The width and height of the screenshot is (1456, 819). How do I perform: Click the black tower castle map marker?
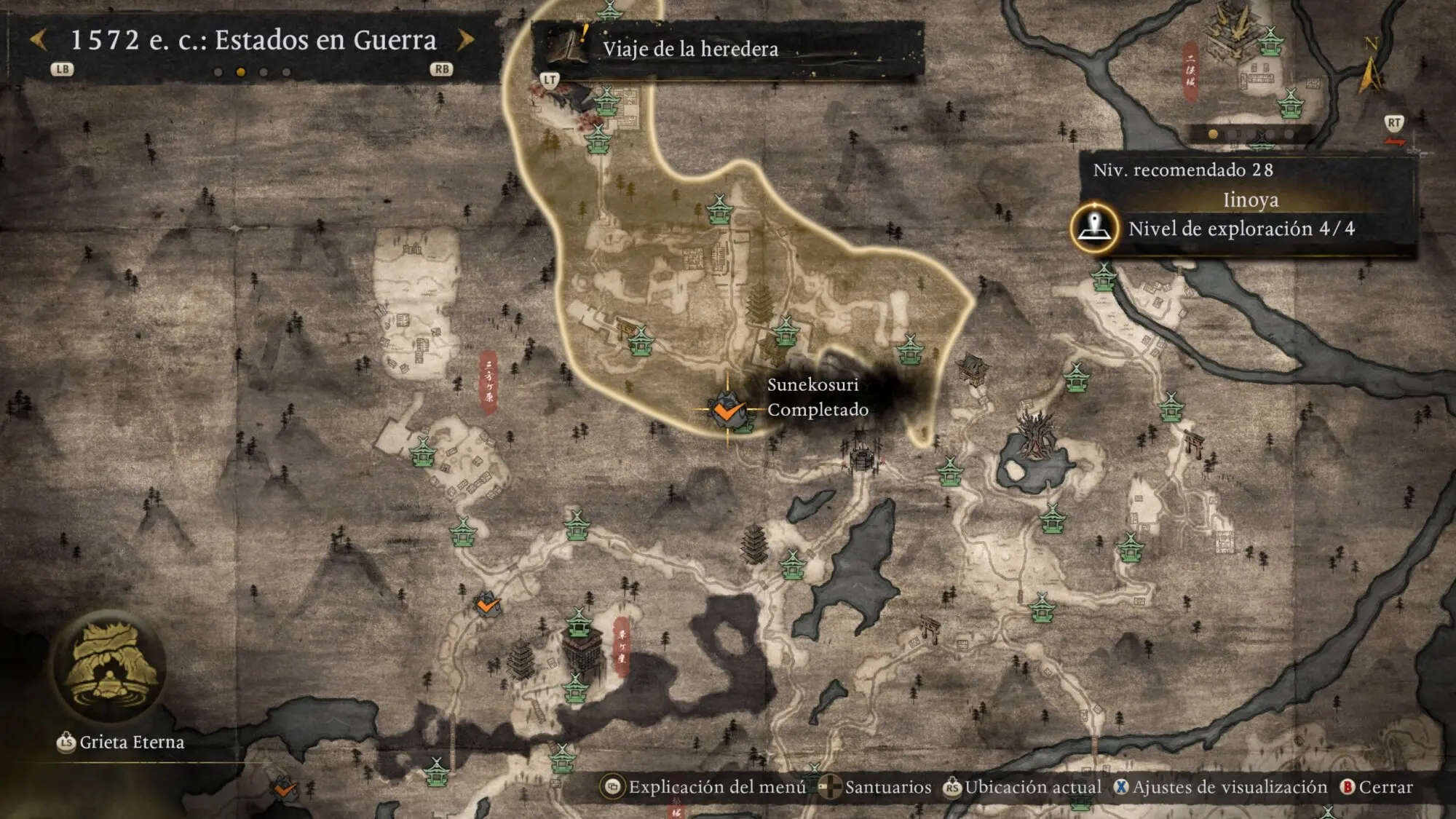click(x=582, y=650)
